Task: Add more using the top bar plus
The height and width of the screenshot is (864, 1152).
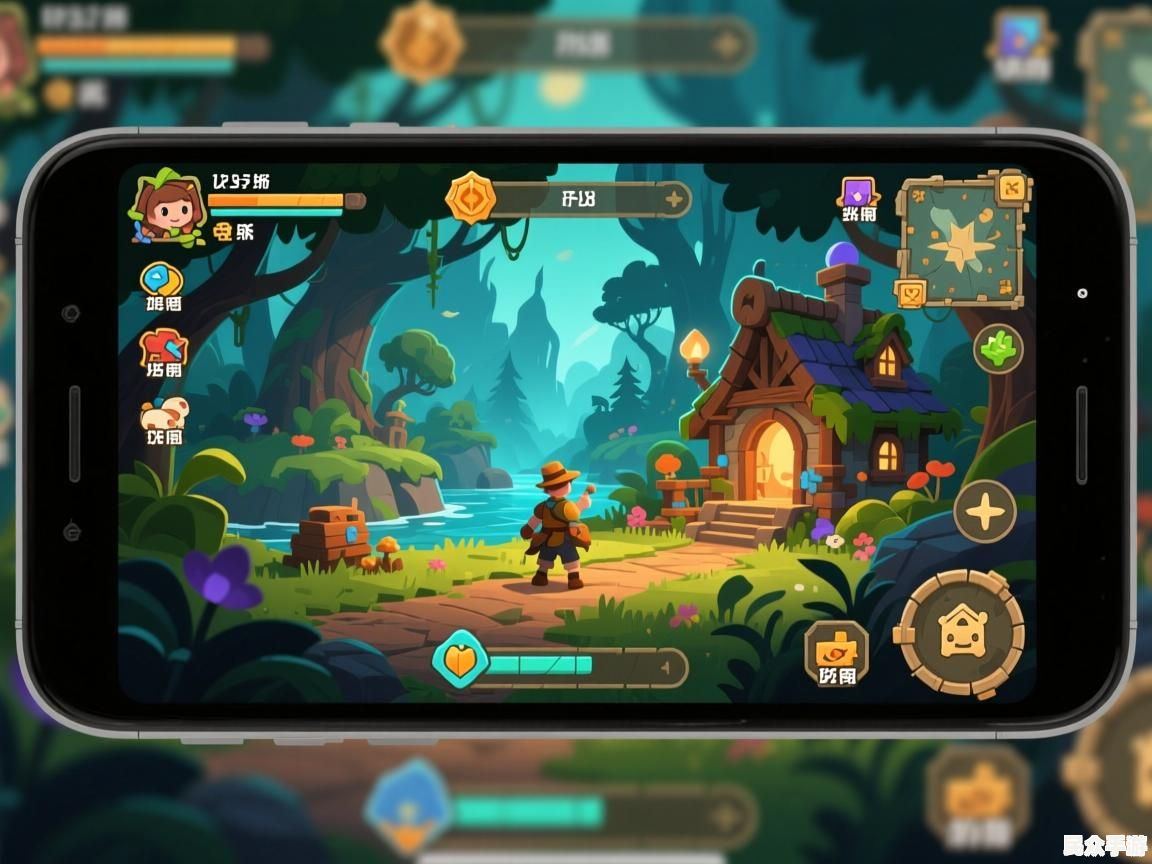Action: coord(674,199)
